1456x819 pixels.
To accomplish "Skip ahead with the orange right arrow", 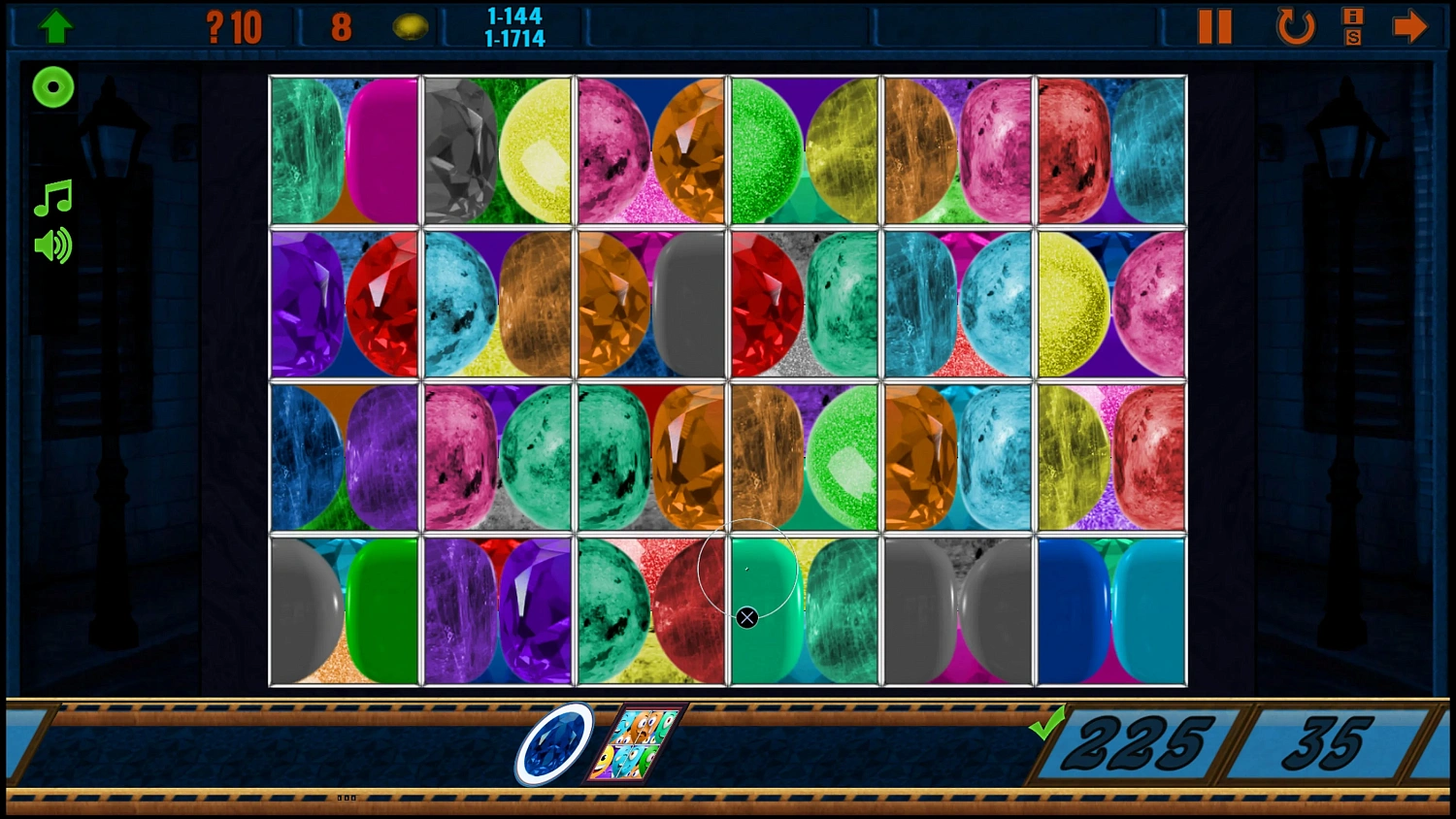I will (1410, 26).
